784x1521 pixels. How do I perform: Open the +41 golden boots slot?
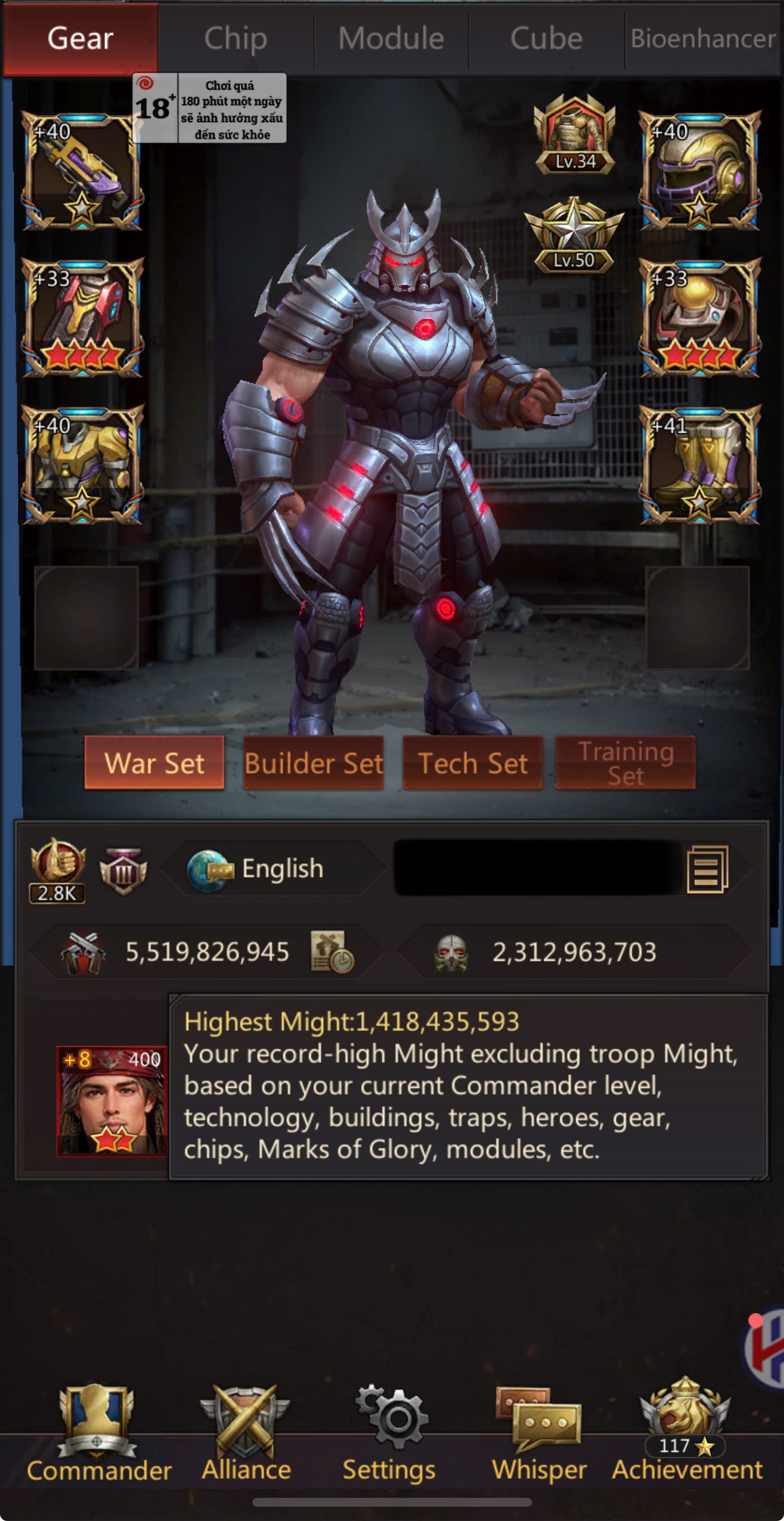699,465
